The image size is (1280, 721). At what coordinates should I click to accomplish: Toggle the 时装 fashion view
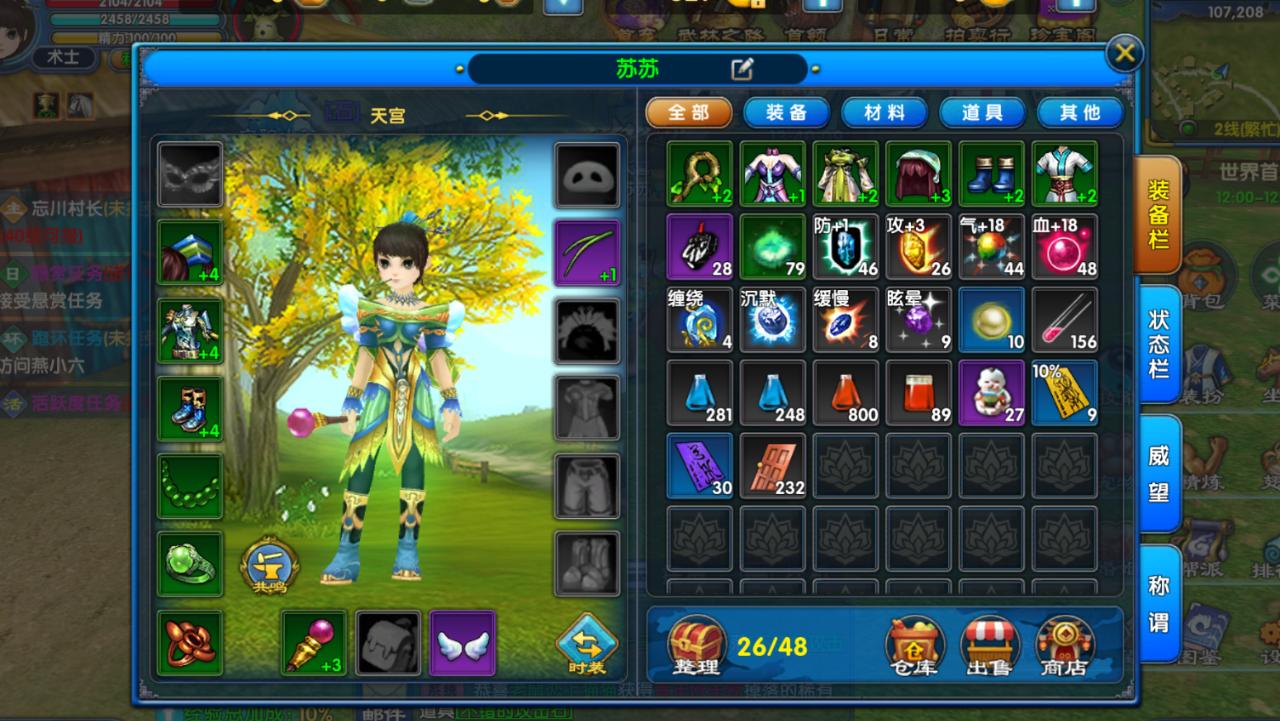point(587,644)
